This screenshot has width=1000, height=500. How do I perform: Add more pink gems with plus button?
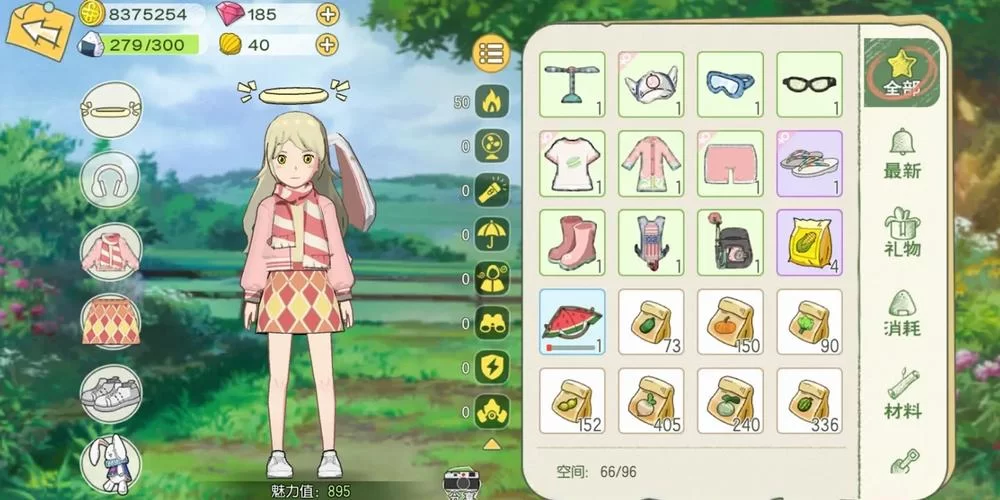click(x=327, y=14)
